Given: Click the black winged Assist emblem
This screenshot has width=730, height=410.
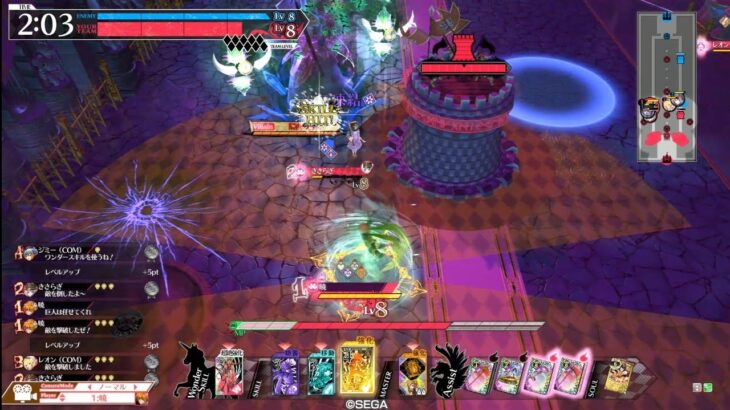Looking at the screenshot, I should coord(447,368).
